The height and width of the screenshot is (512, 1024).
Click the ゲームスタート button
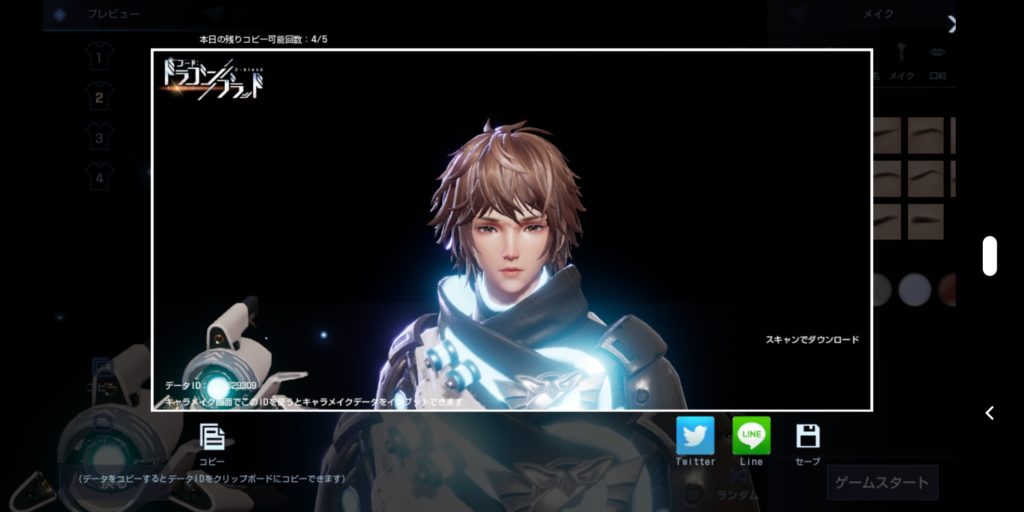pos(881,482)
